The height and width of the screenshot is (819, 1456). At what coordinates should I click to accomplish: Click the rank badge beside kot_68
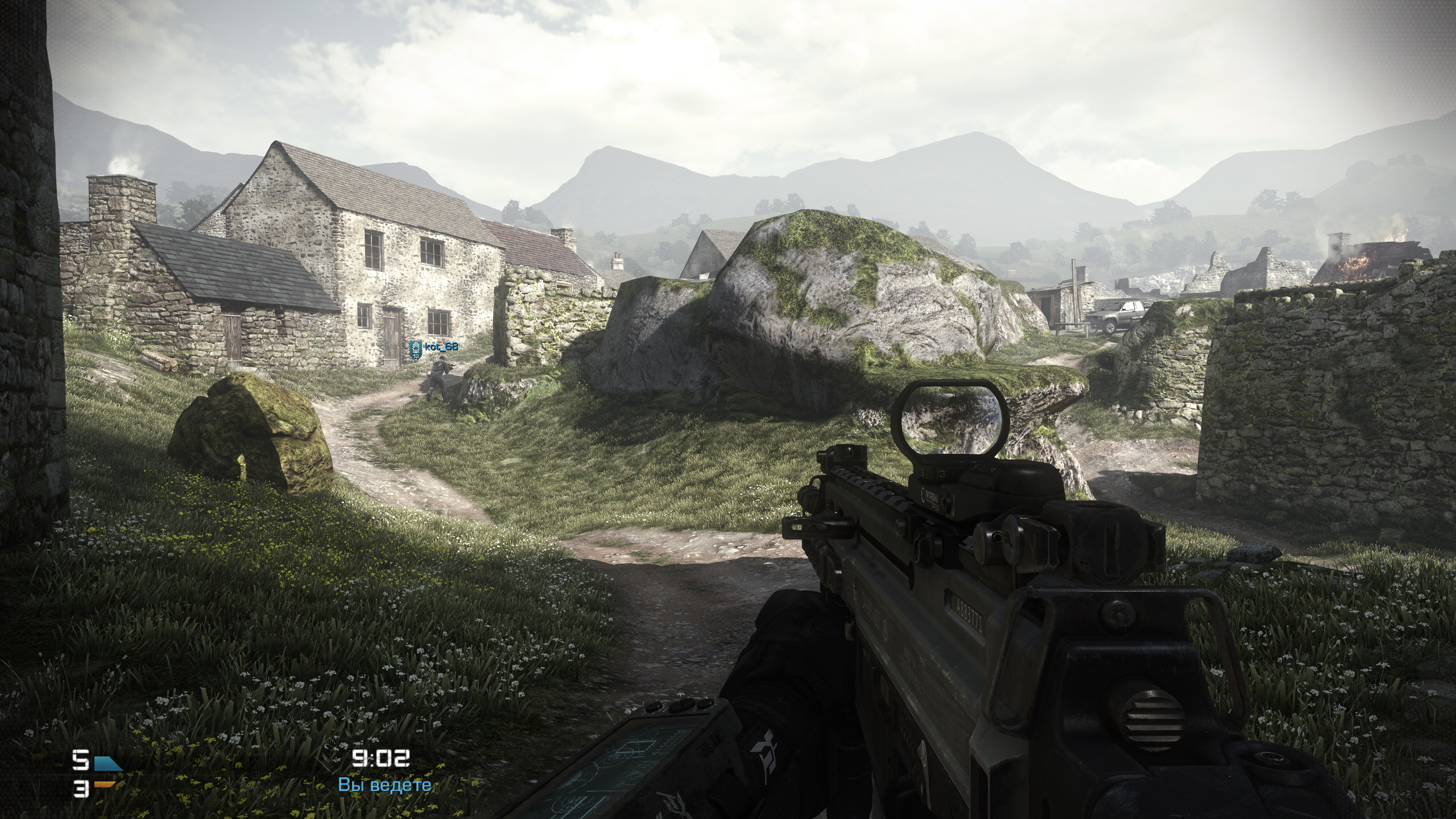[x=416, y=348]
